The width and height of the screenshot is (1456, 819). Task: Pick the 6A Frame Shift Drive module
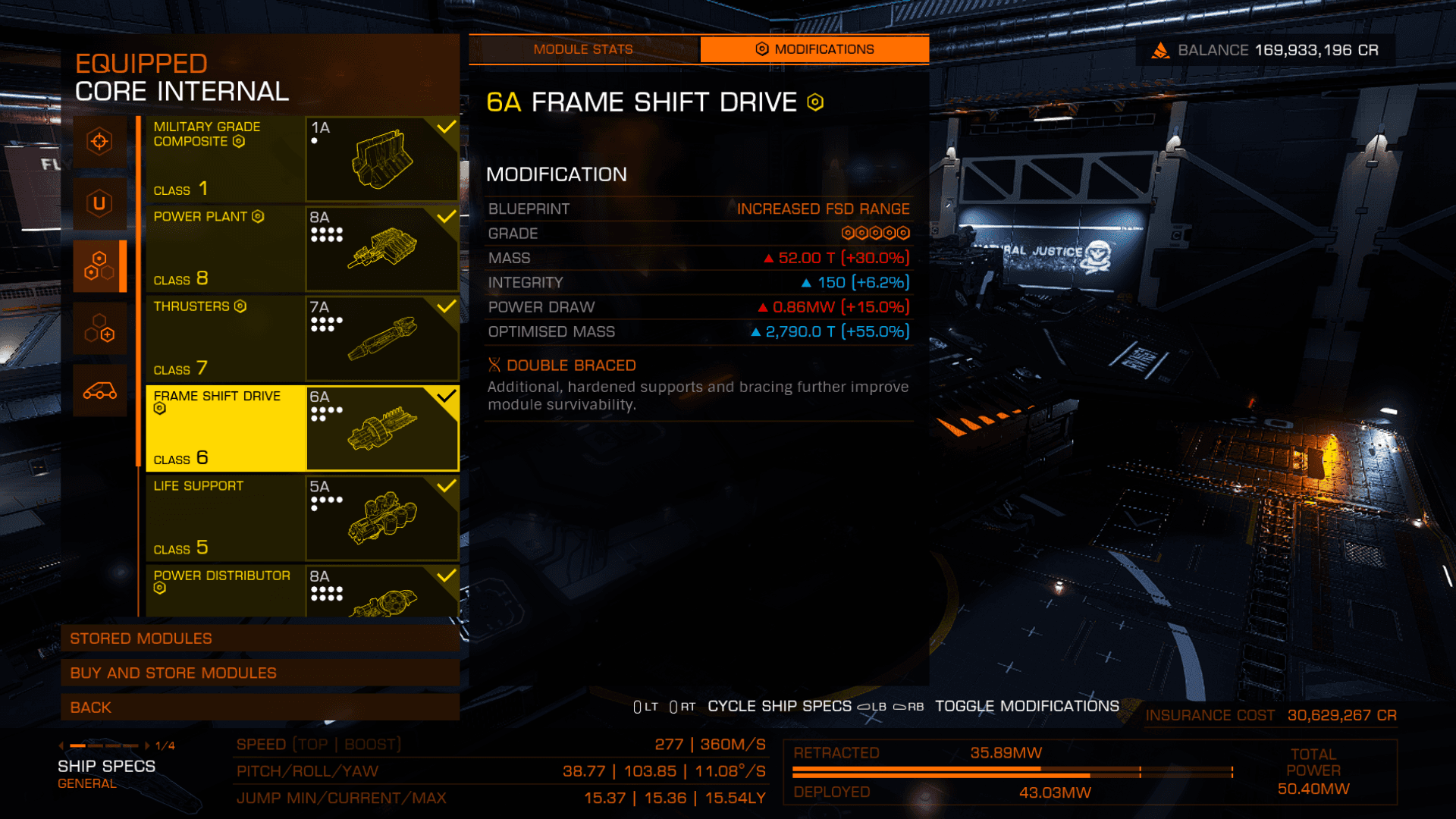pyautogui.click(x=302, y=428)
